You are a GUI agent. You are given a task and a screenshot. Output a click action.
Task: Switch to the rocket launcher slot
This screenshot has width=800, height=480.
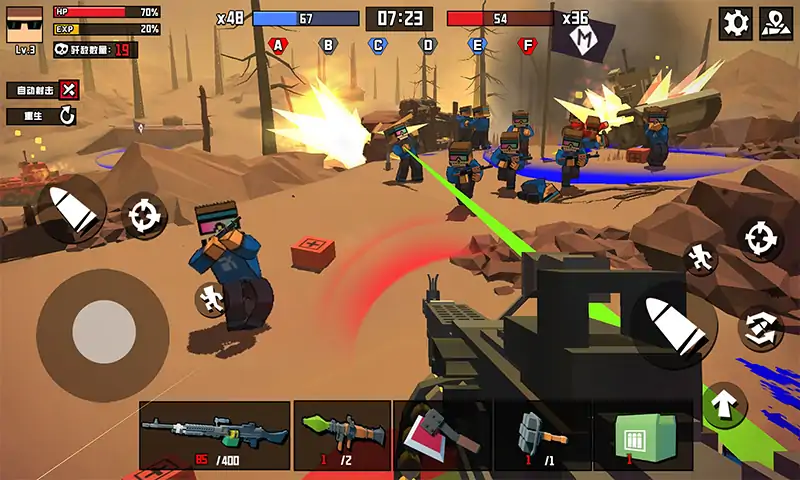(342, 435)
